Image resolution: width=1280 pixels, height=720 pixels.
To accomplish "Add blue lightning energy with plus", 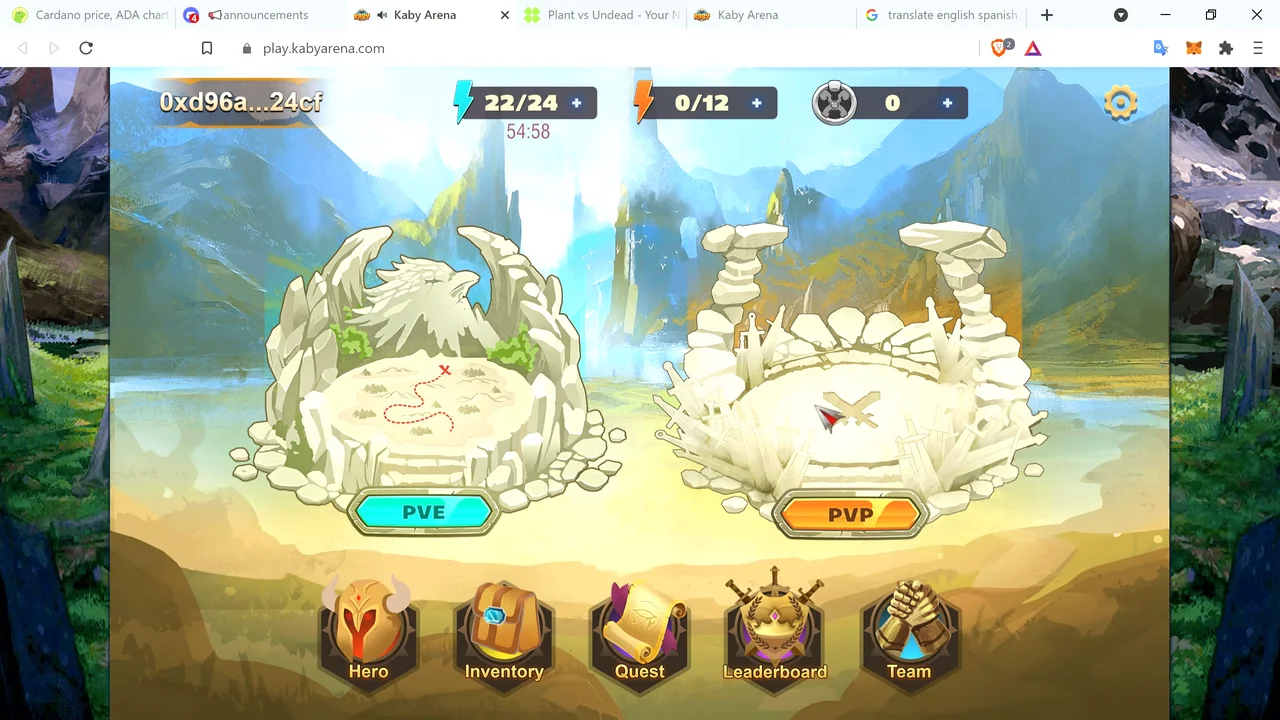I will tap(577, 103).
